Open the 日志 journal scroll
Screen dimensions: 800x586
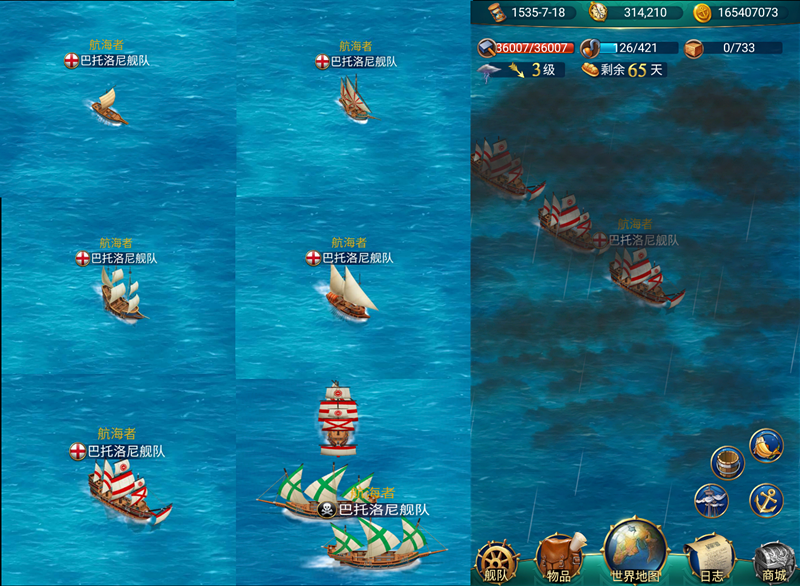(711, 560)
